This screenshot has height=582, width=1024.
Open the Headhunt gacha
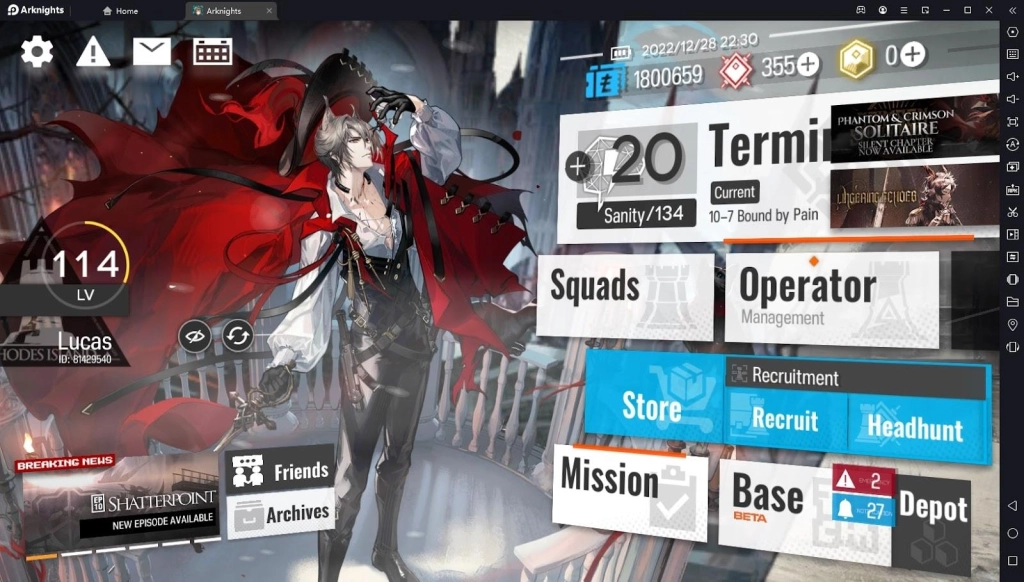click(915, 426)
